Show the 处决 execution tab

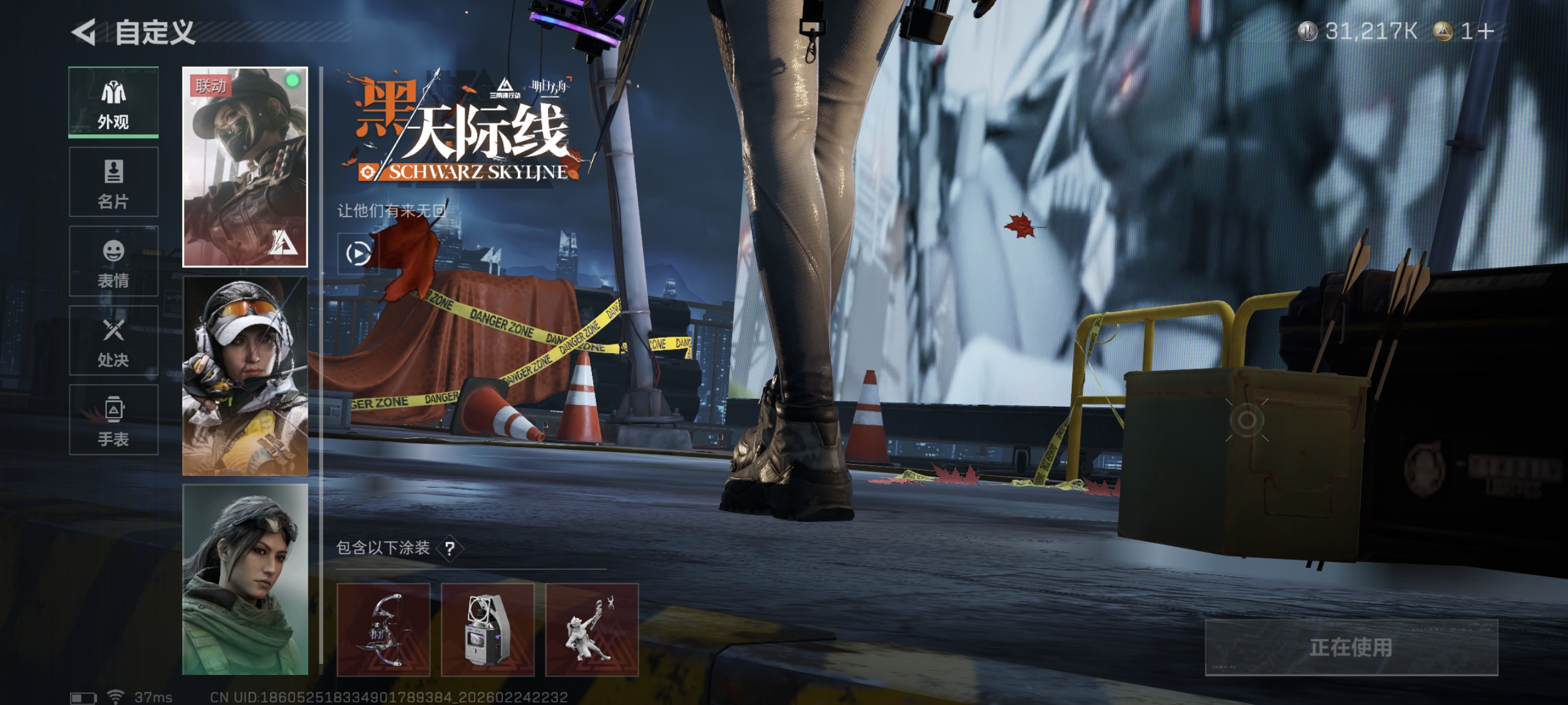[113, 341]
